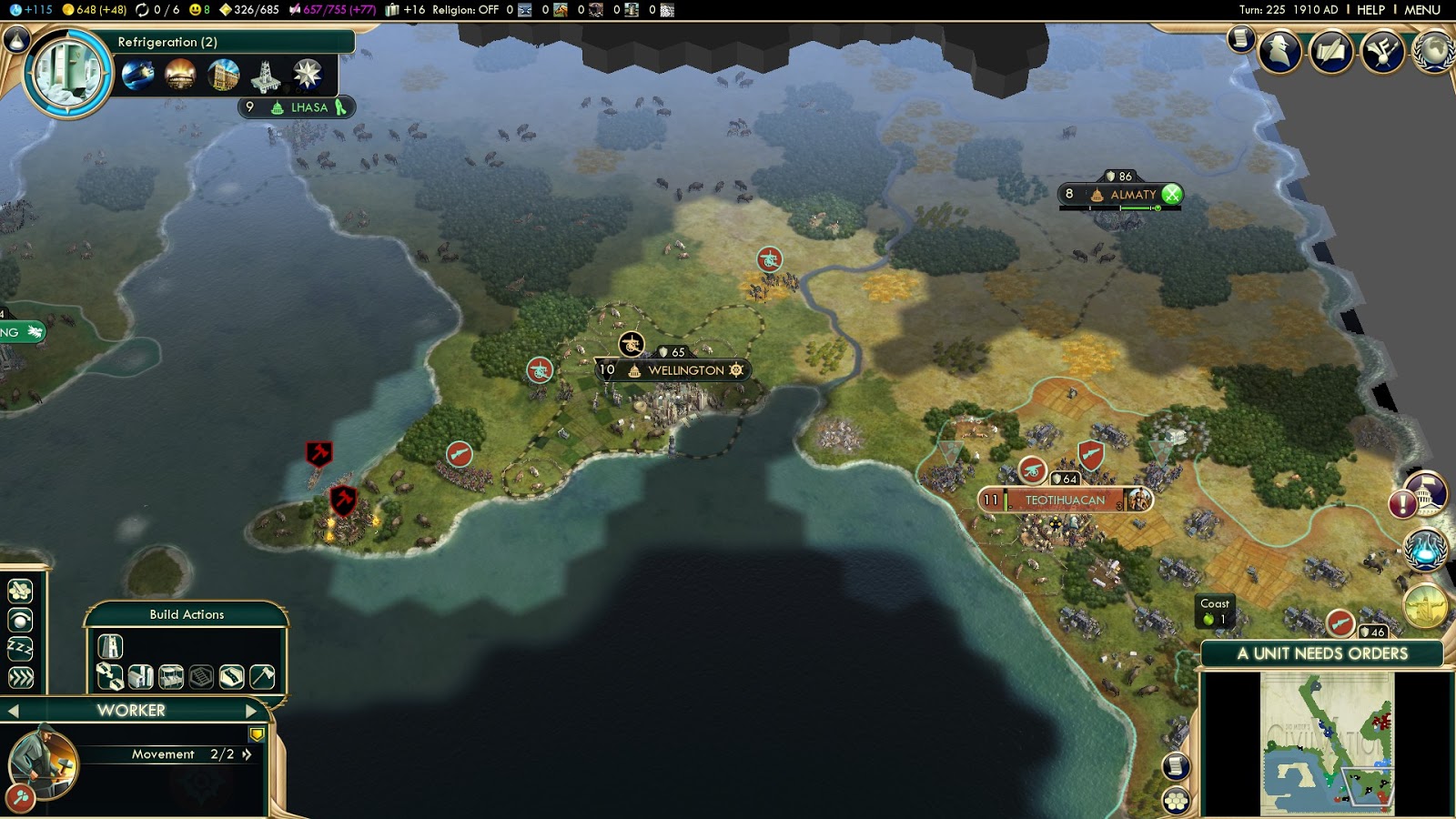Click Almaty's green influence bar

point(1137,207)
